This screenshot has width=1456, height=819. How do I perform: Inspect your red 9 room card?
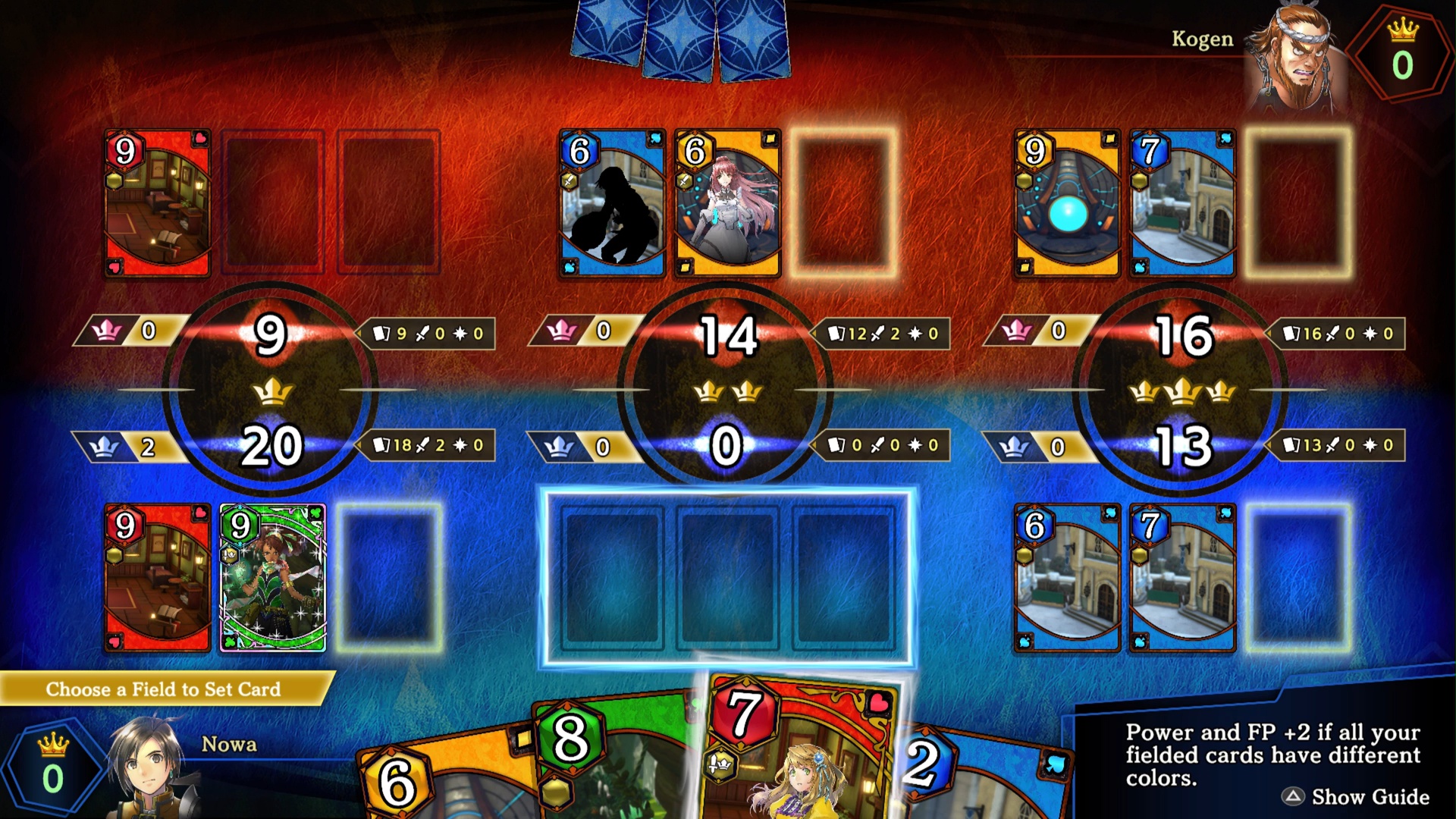(x=157, y=578)
